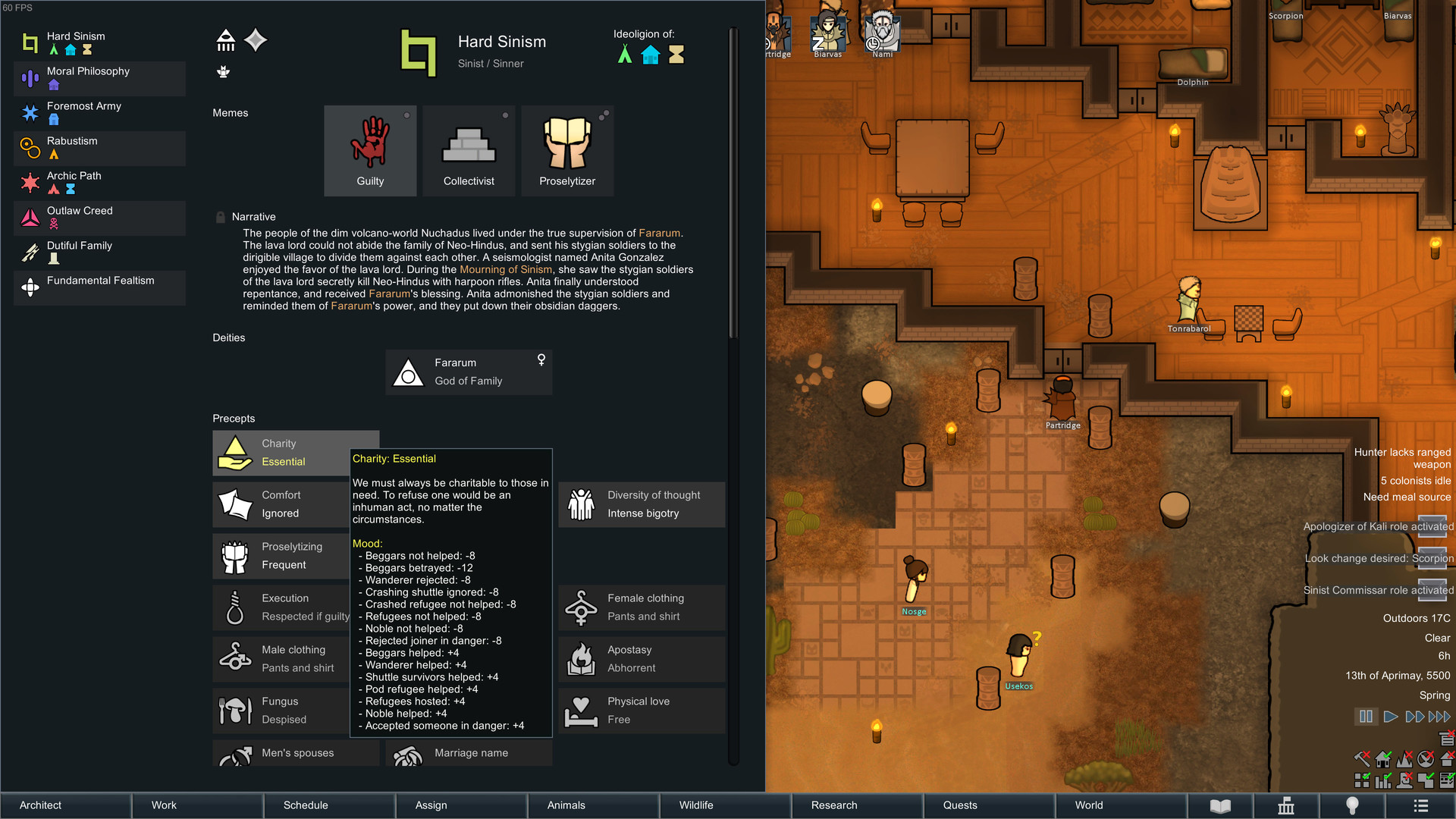The image size is (1456, 819).
Task: Open the Apostasy precept icon
Action: (580, 658)
